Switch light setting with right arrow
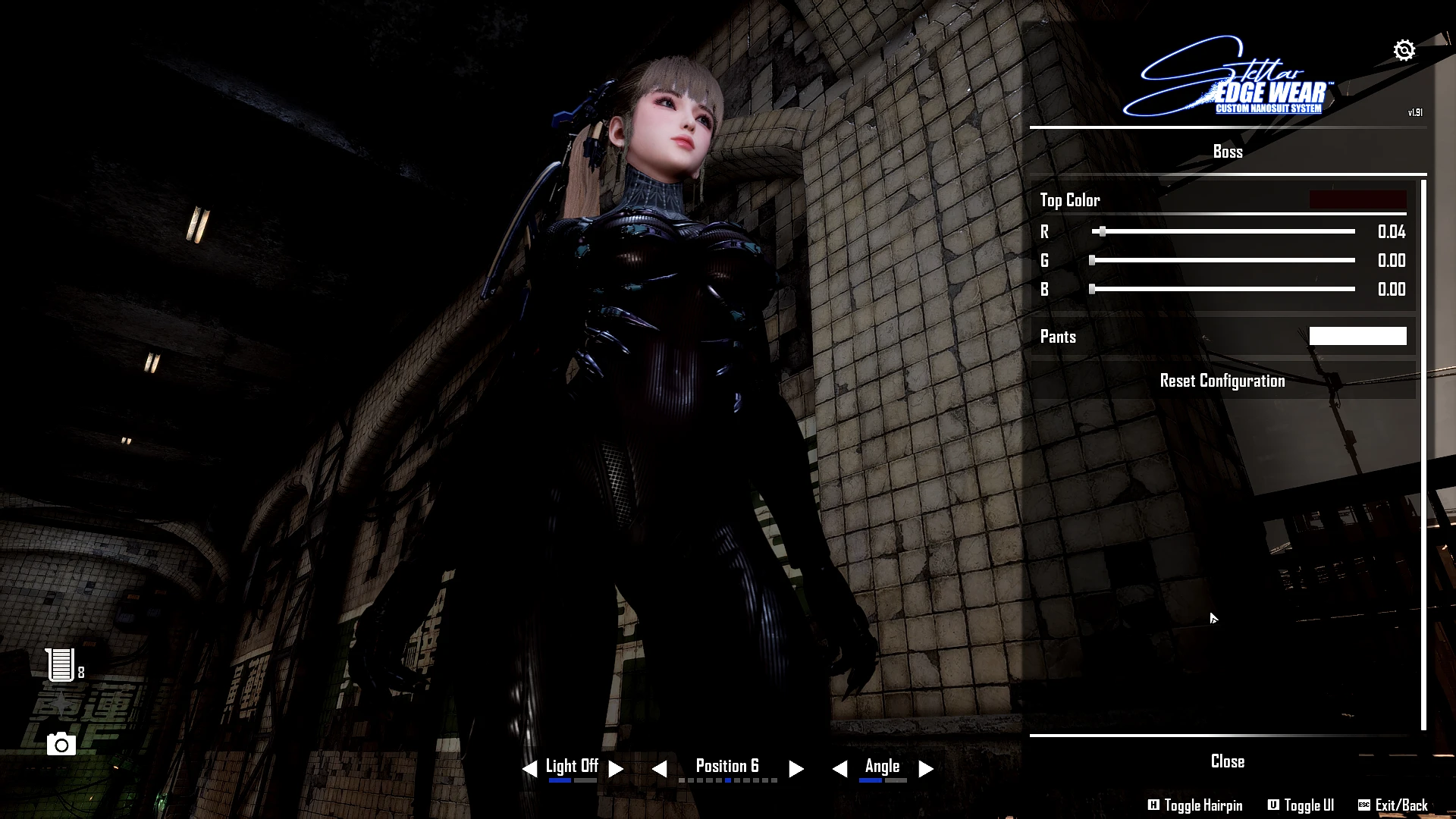1456x819 pixels. pyautogui.click(x=616, y=769)
